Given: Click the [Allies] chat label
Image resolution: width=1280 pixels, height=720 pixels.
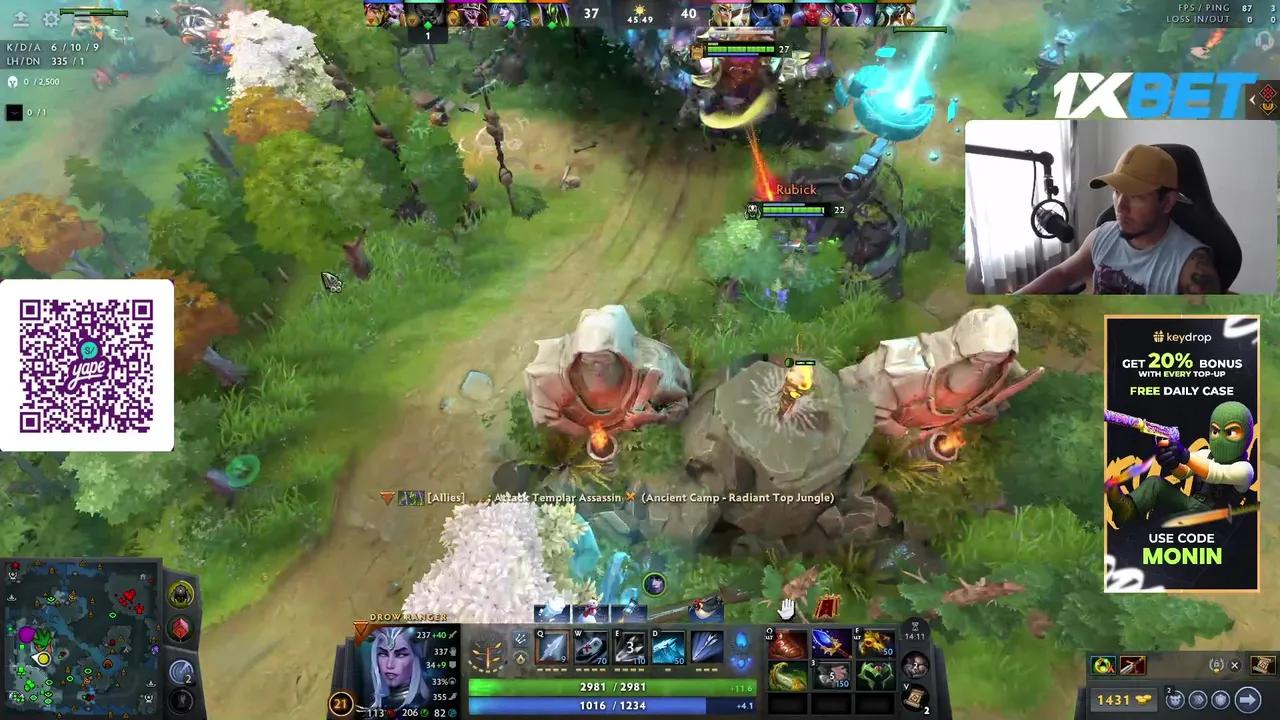Looking at the screenshot, I should tap(446, 497).
